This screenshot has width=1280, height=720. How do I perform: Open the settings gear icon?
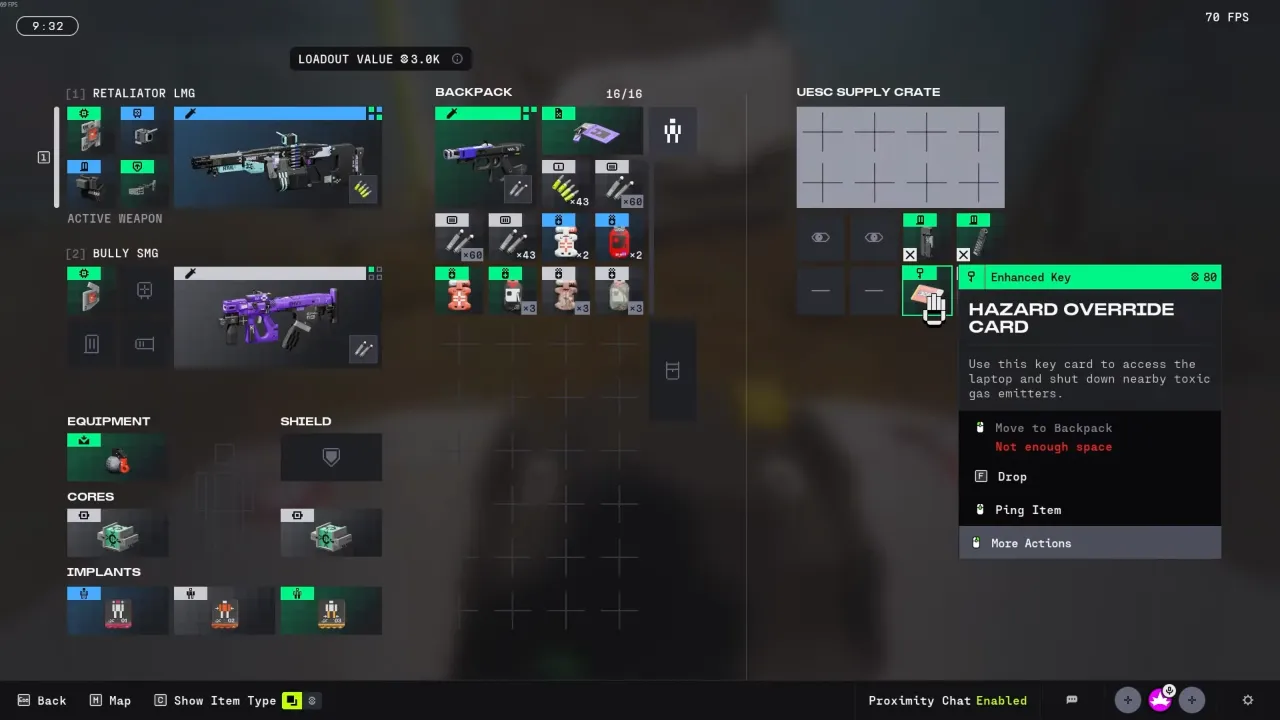click(1247, 700)
